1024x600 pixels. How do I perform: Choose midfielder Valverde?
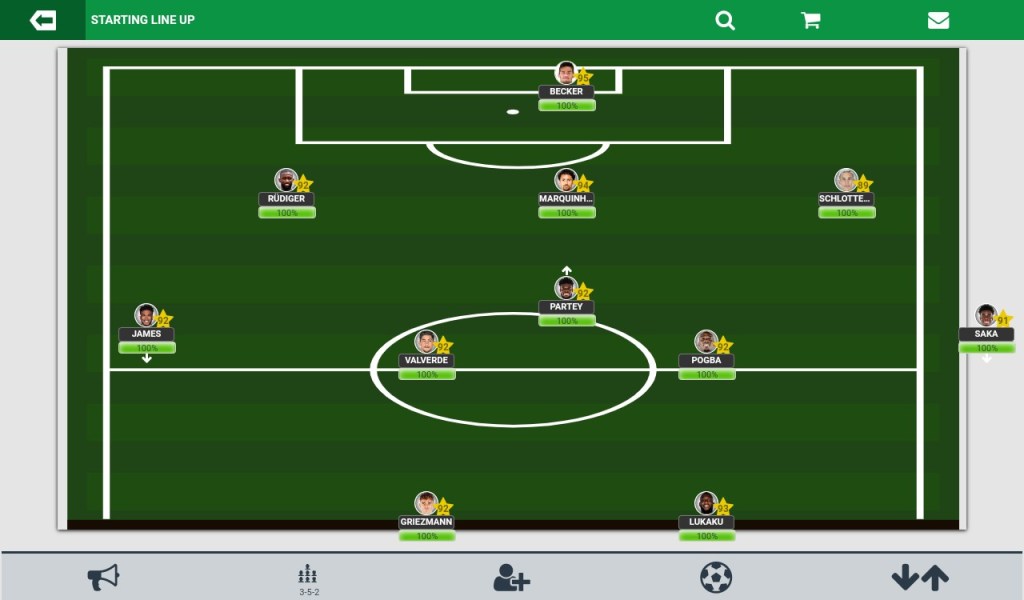click(427, 343)
